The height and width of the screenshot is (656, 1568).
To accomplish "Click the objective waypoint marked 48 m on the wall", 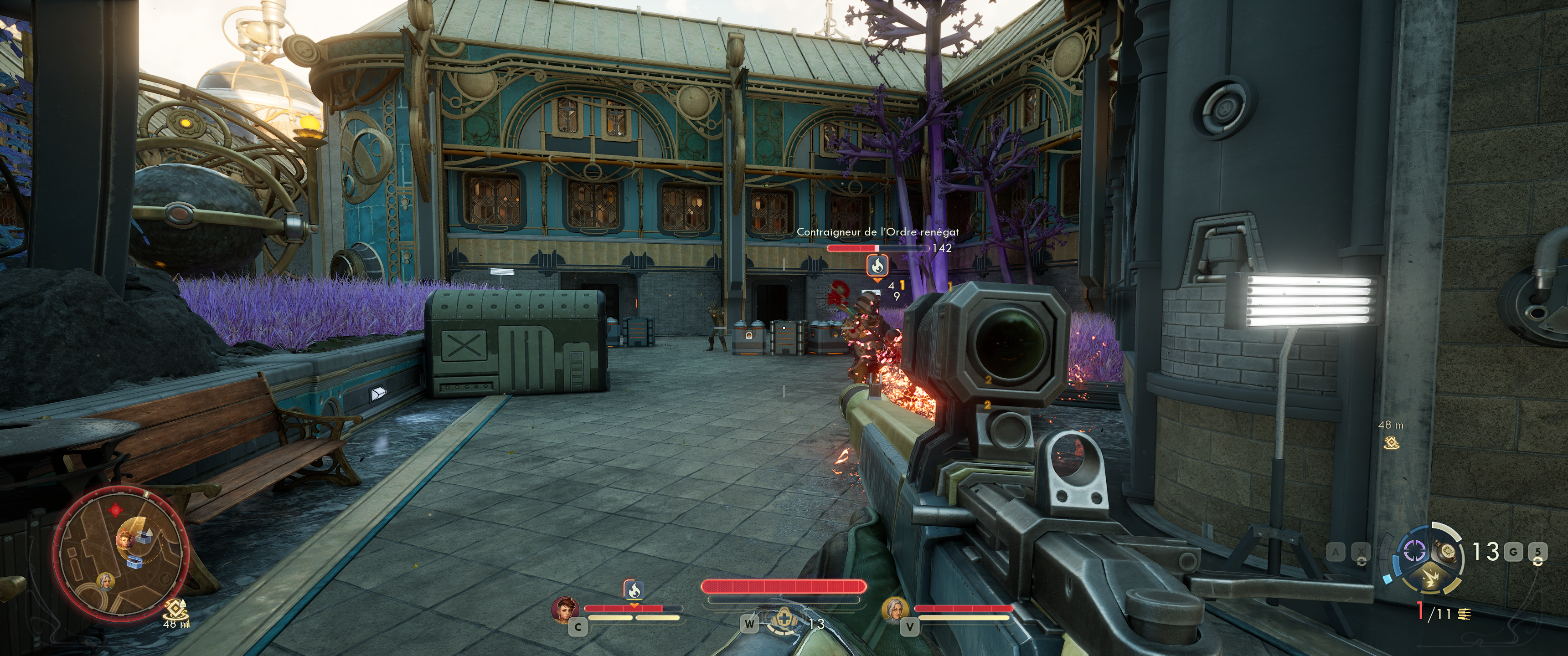I will pyautogui.click(x=1391, y=443).
